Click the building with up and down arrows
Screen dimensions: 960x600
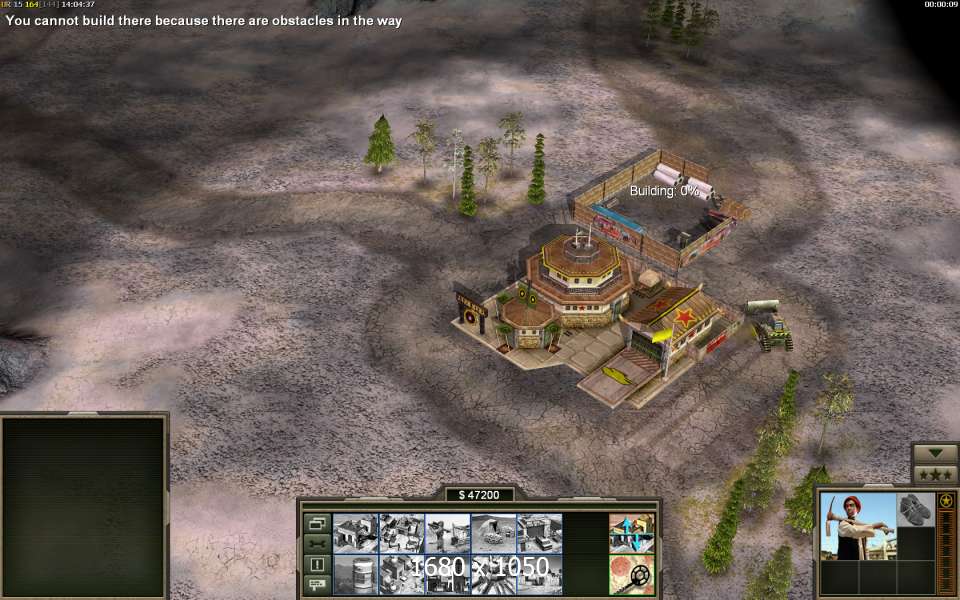[631, 533]
